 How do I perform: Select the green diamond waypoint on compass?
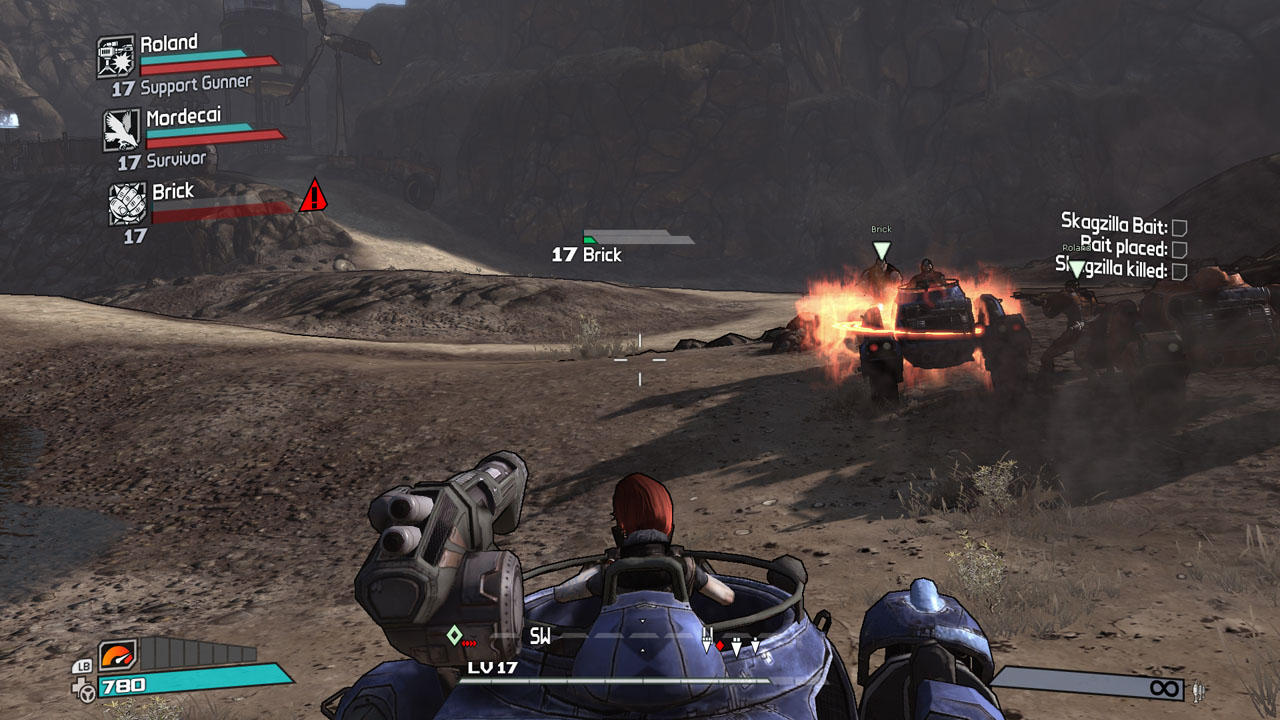pyautogui.click(x=454, y=635)
